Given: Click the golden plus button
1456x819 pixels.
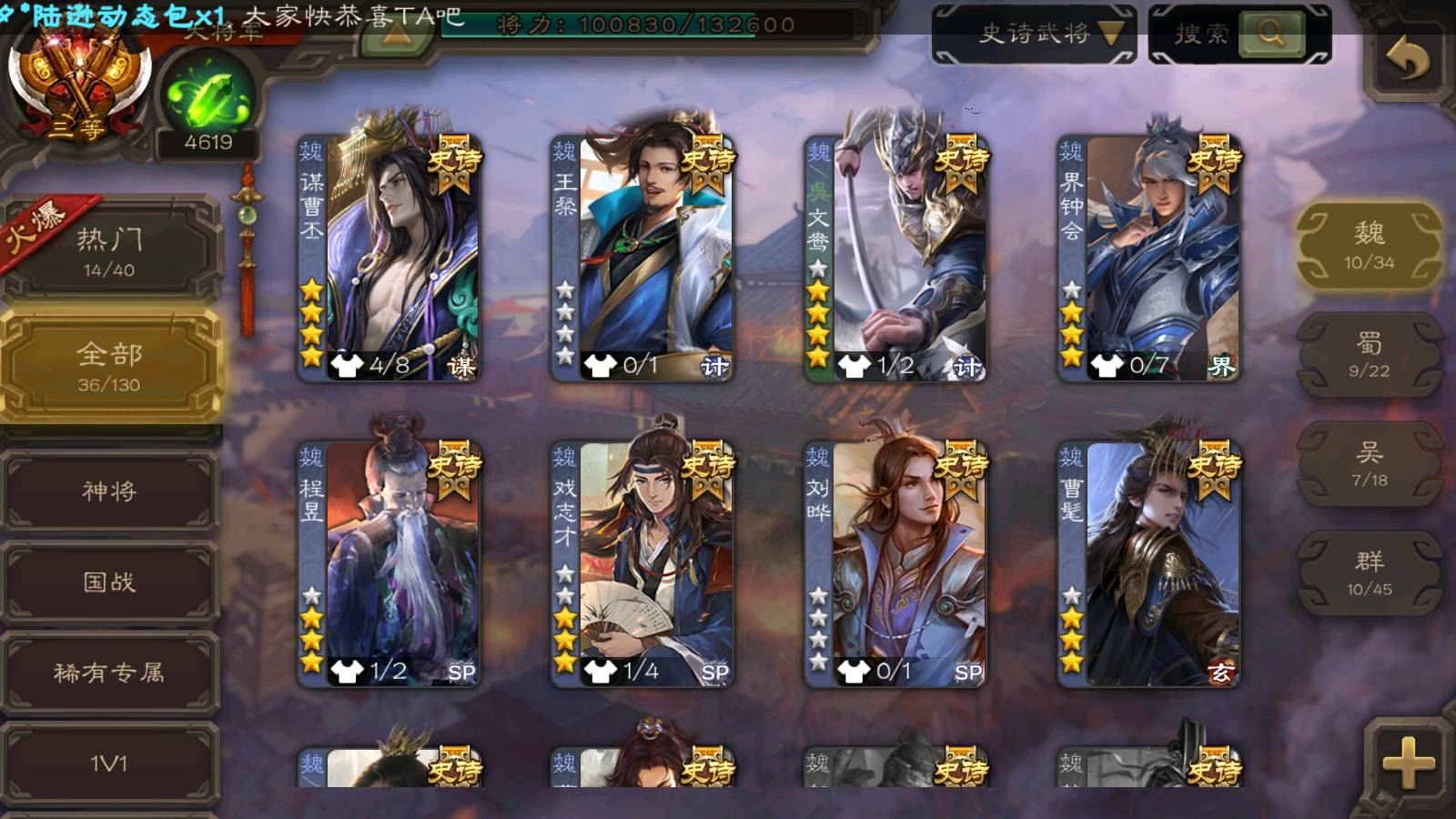Looking at the screenshot, I should 1407,763.
